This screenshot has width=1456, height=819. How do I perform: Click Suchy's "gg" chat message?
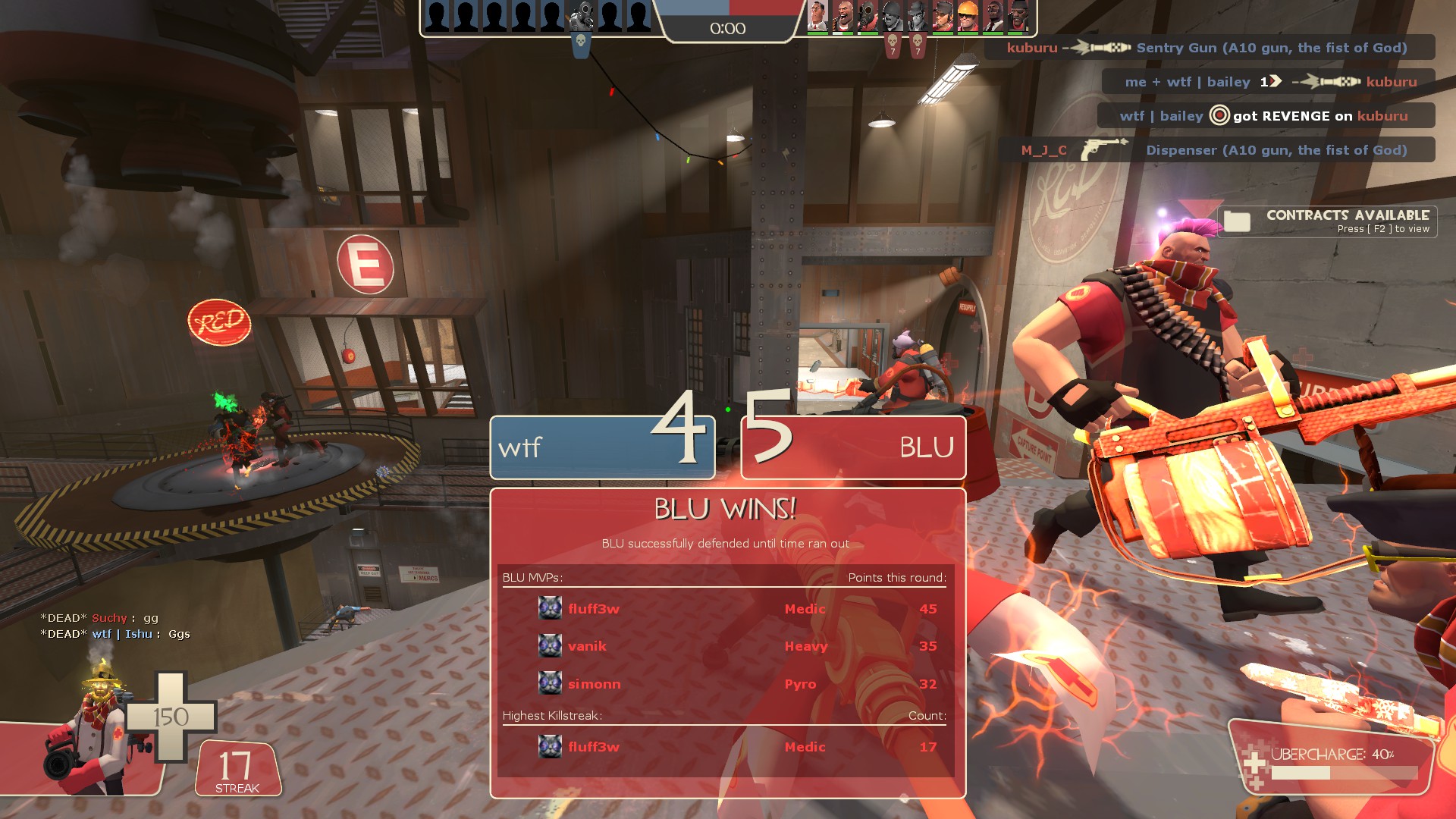(x=100, y=618)
